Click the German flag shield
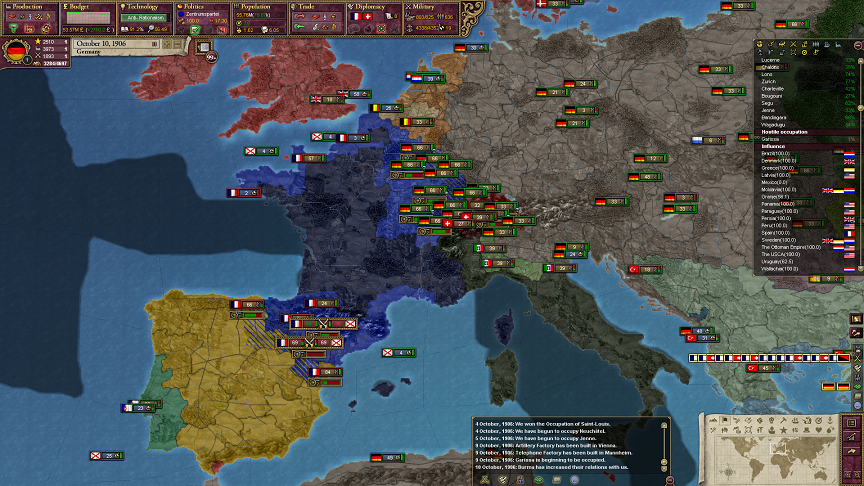The image size is (864, 486). tap(17, 53)
